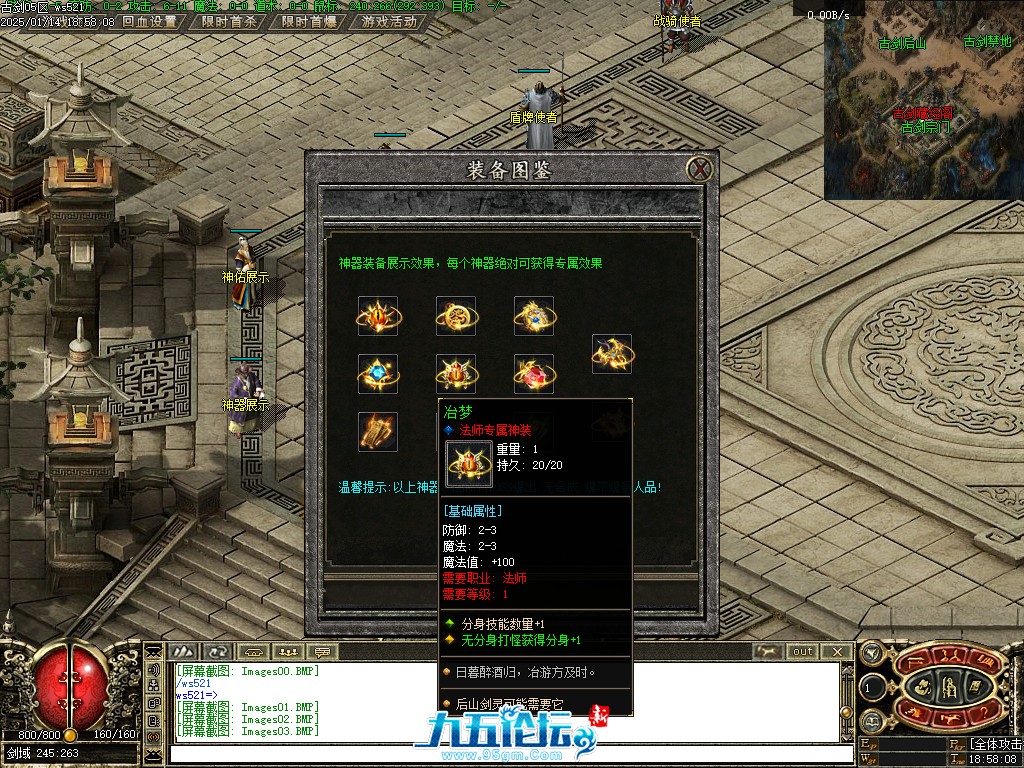Select the golden dragon coin artifact
Screen dimensions: 1024x768
pos(456,316)
